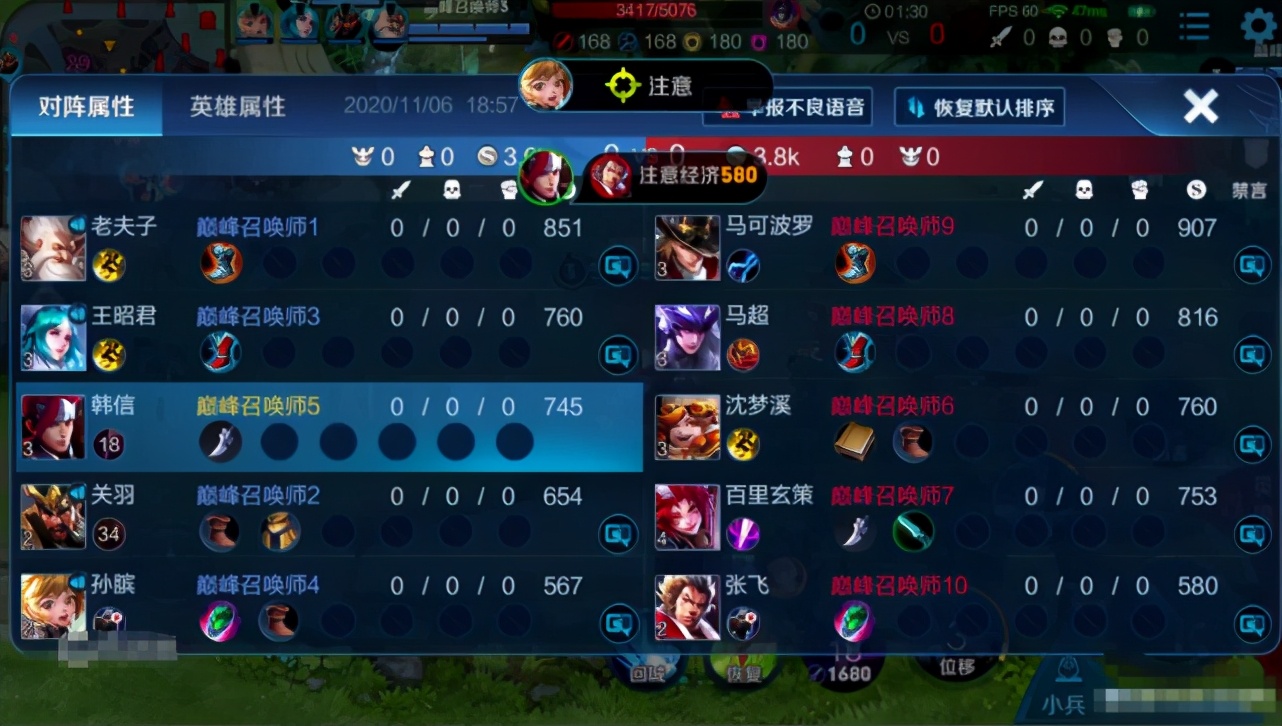
Task: Click the 恢复默认排序 button
Action: tap(979, 108)
